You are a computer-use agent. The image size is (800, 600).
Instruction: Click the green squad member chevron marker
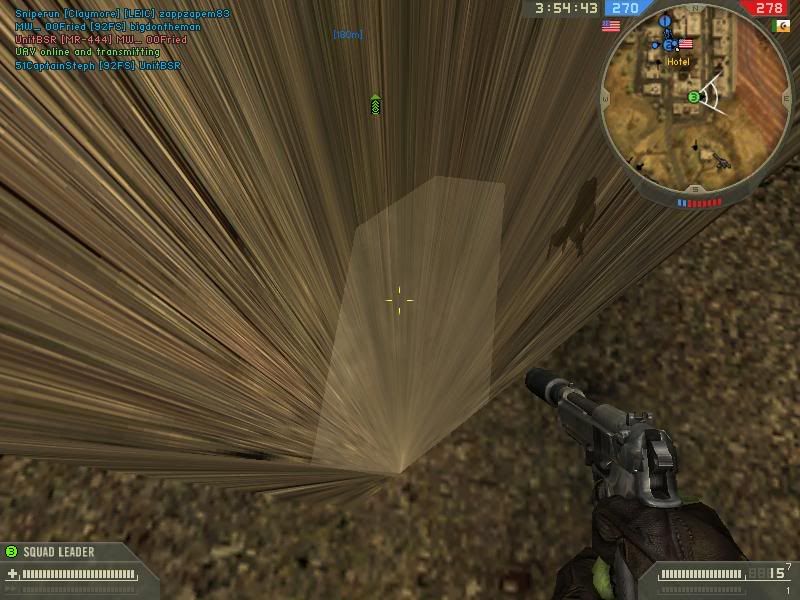375,104
